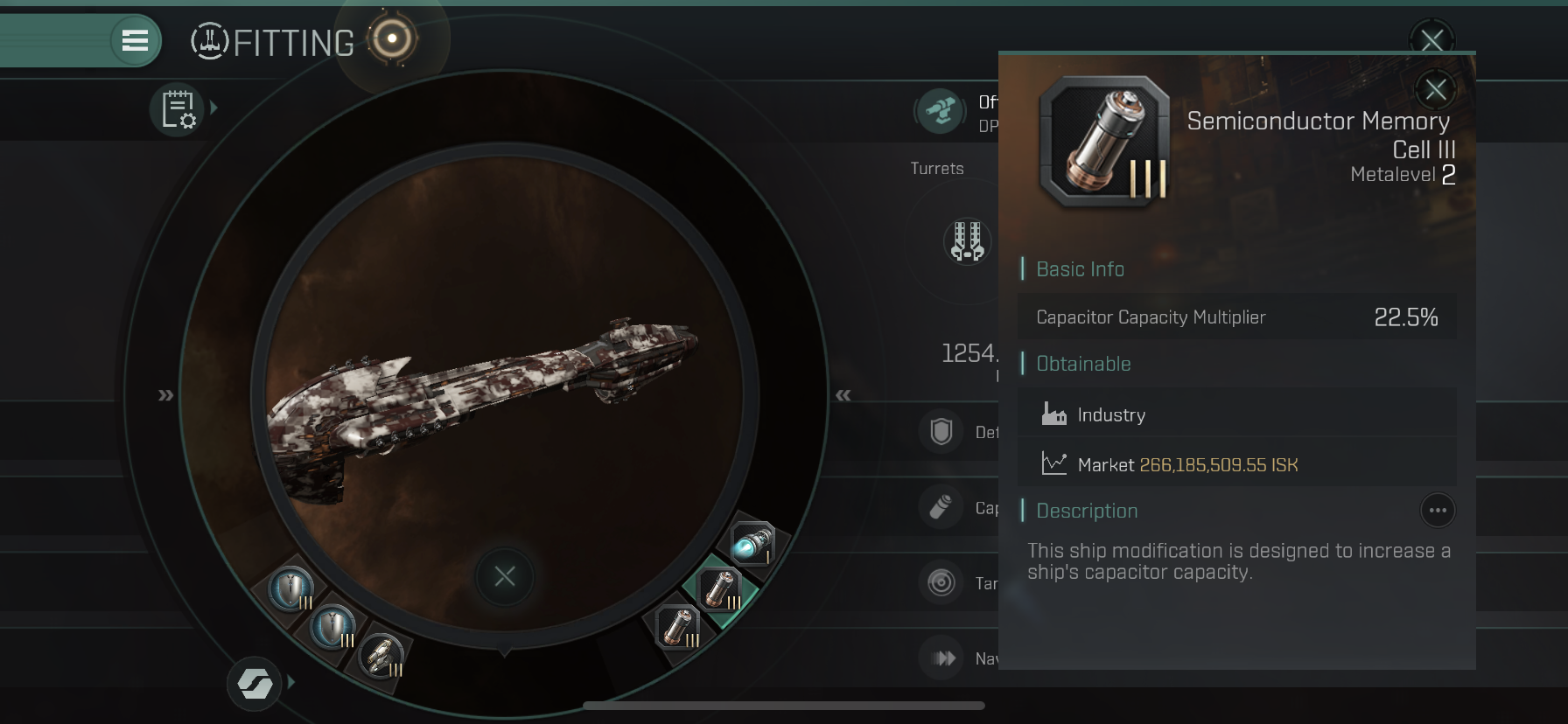Show the Defense shield stats
The width and height of the screenshot is (1568, 724).
[941, 431]
